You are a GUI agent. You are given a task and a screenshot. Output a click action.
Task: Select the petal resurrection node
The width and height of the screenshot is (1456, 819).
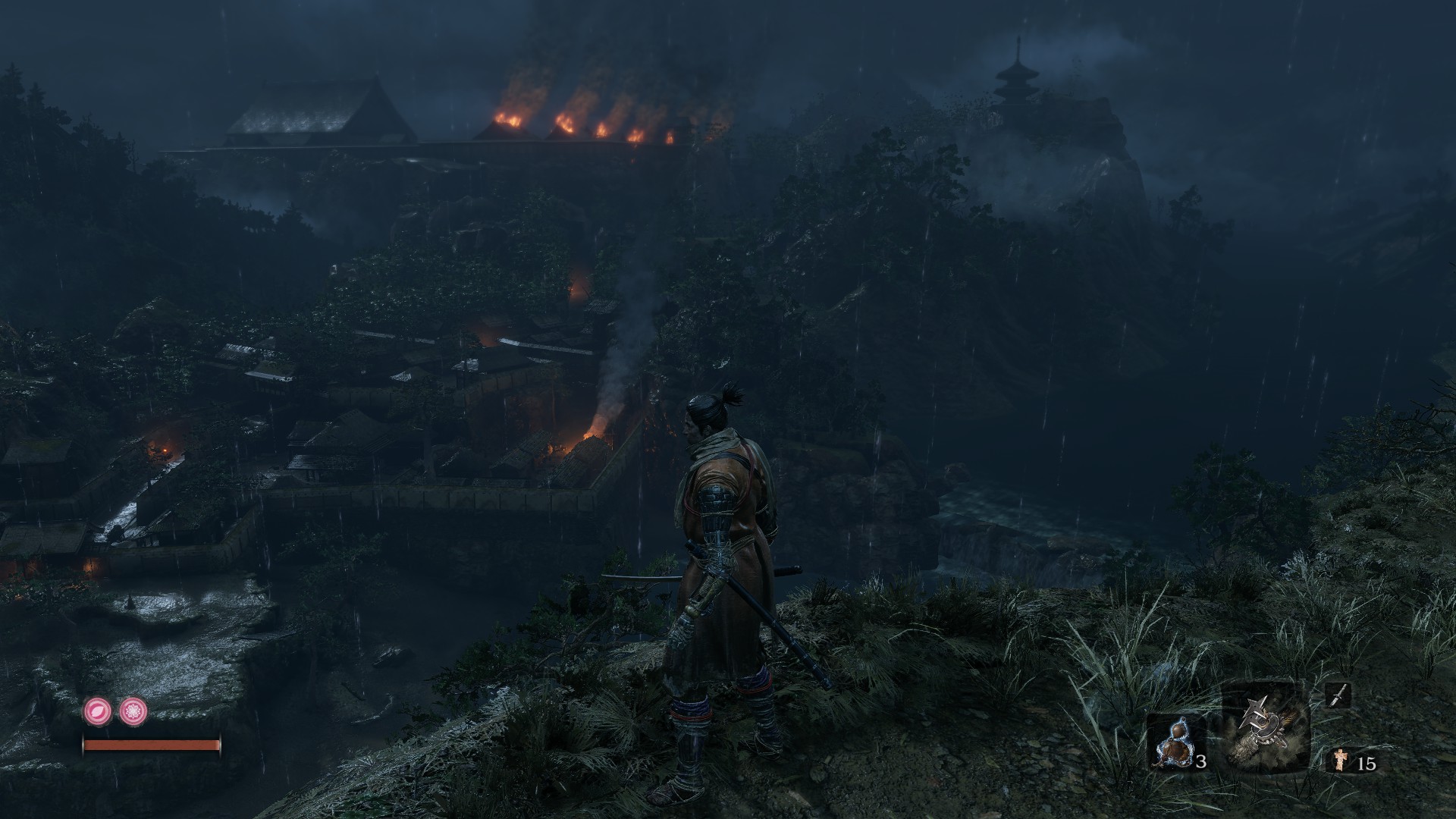click(98, 711)
